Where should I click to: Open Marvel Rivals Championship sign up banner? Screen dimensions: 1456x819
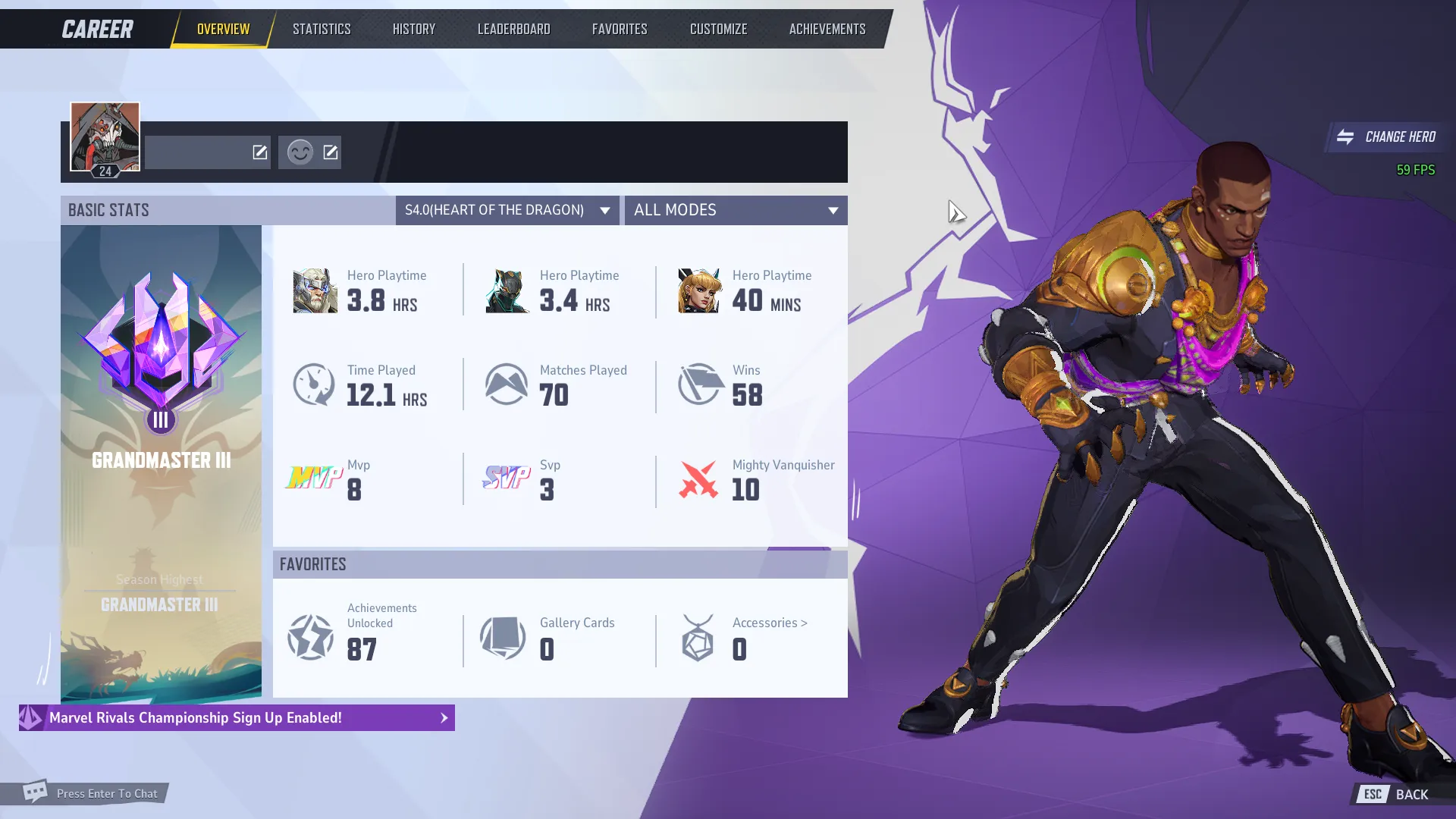tap(235, 717)
